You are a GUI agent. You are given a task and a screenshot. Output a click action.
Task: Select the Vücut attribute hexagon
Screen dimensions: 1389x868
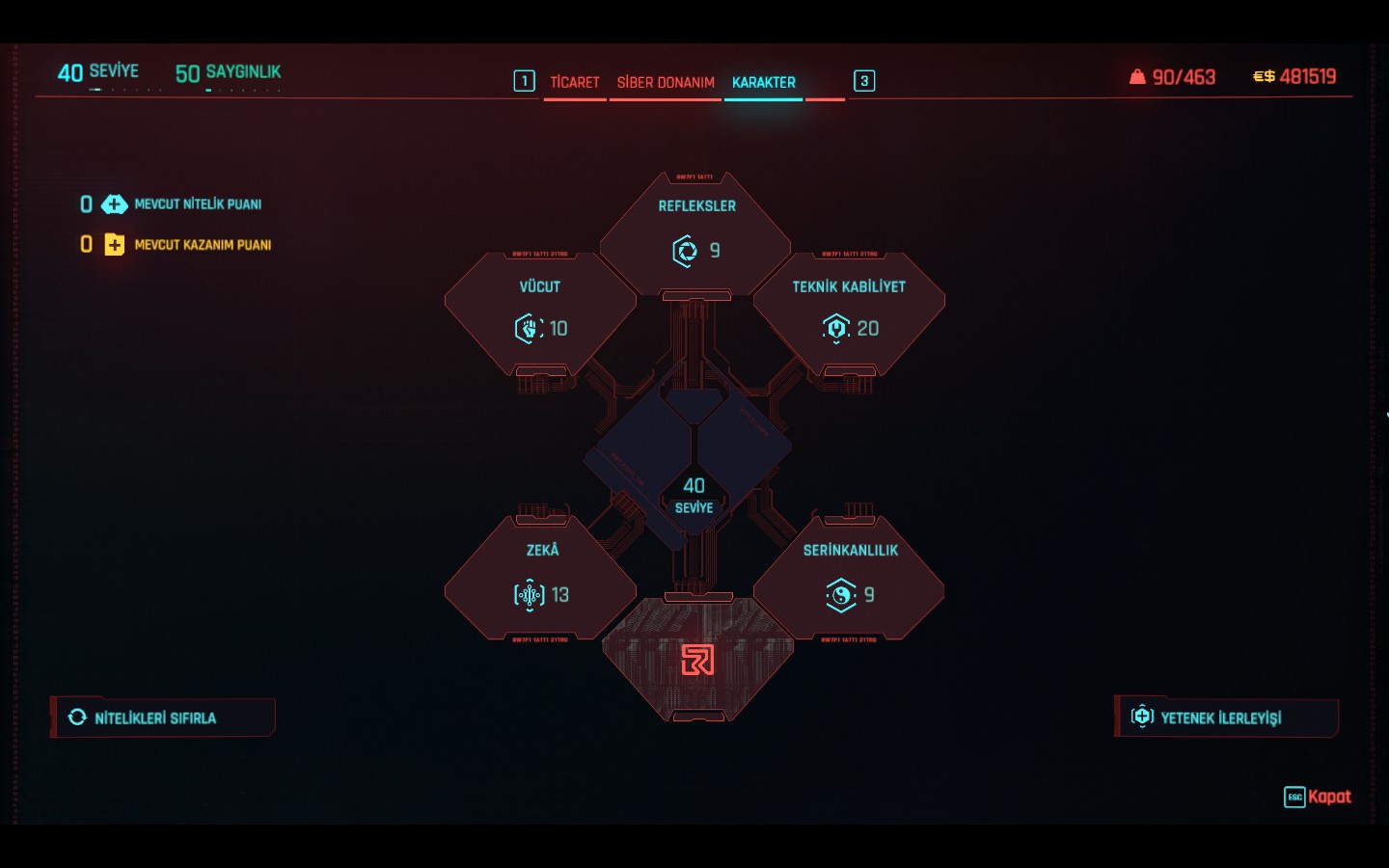540,312
